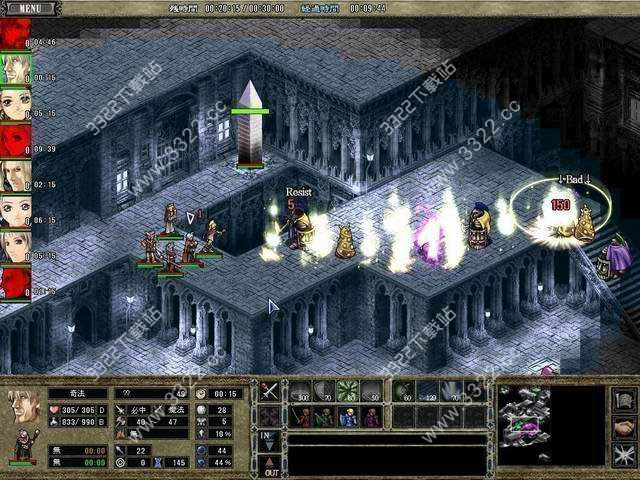The height and width of the screenshot is (480, 640).
Task: Use the skill icon costing 50
Action: point(371,391)
